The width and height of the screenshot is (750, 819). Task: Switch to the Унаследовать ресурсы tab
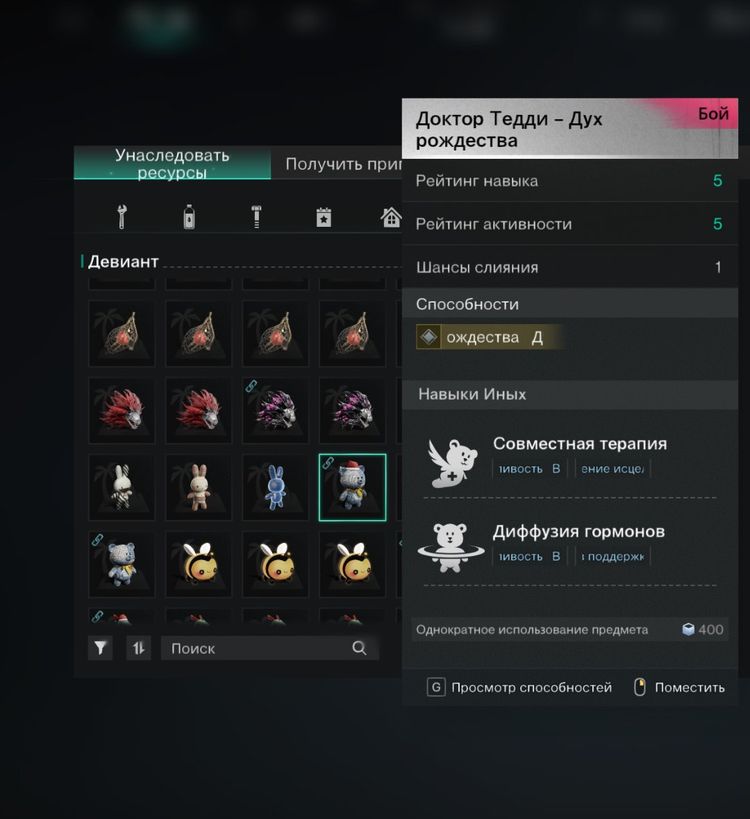coord(172,164)
